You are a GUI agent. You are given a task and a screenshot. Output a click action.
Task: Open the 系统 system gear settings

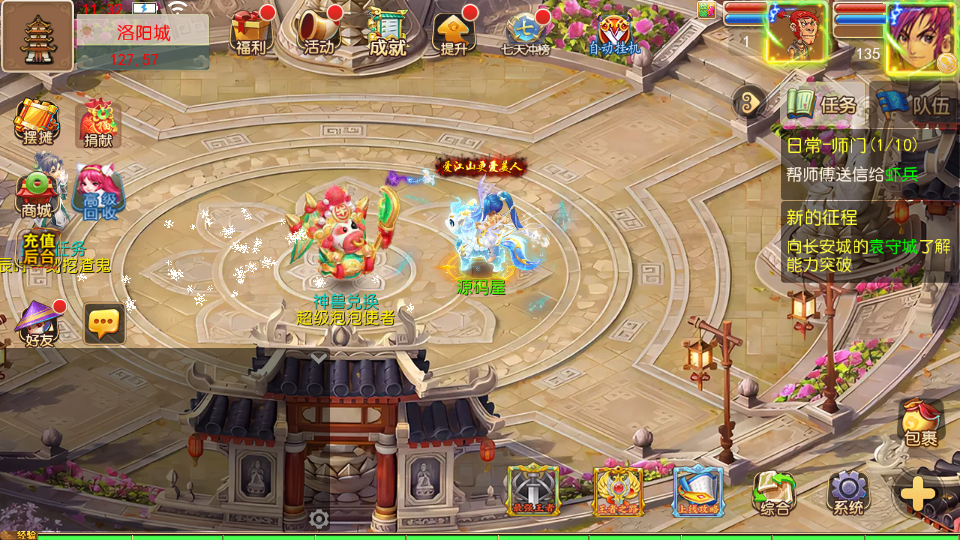(847, 493)
